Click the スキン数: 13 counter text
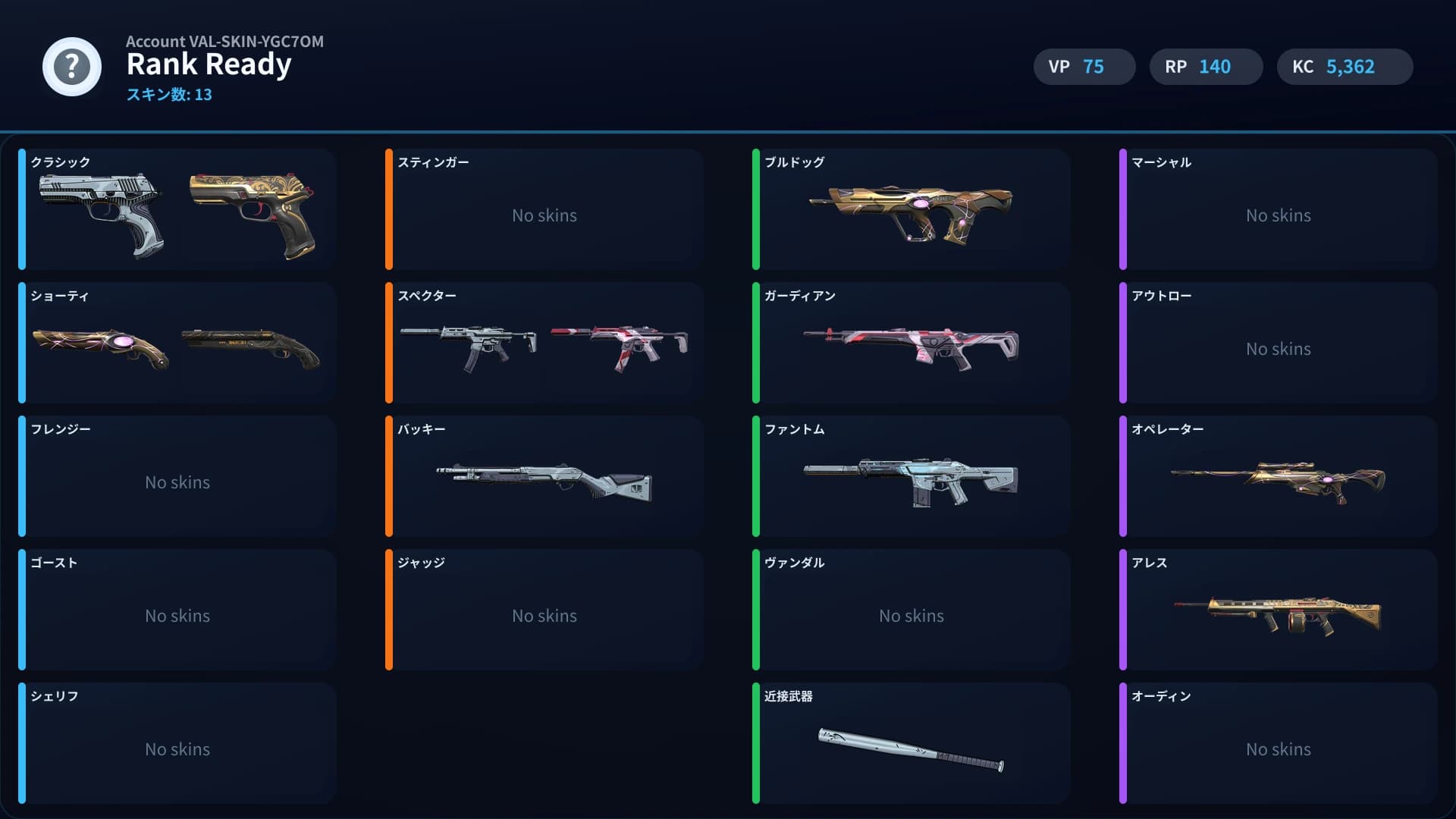 (170, 95)
